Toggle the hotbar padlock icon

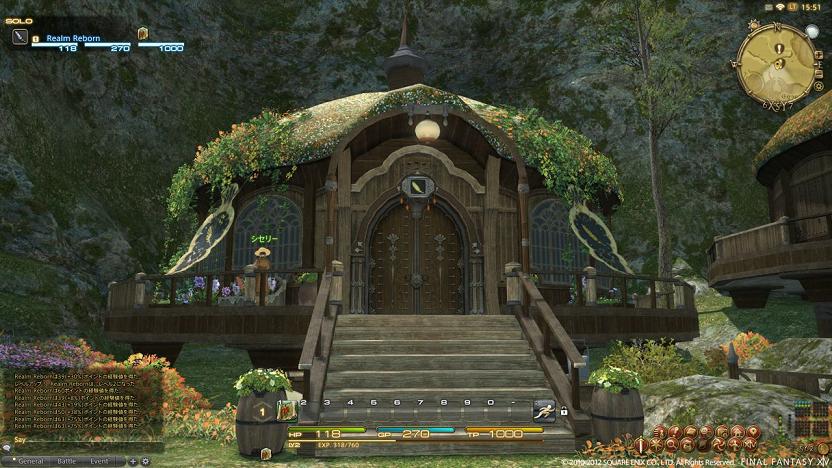point(563,411)
